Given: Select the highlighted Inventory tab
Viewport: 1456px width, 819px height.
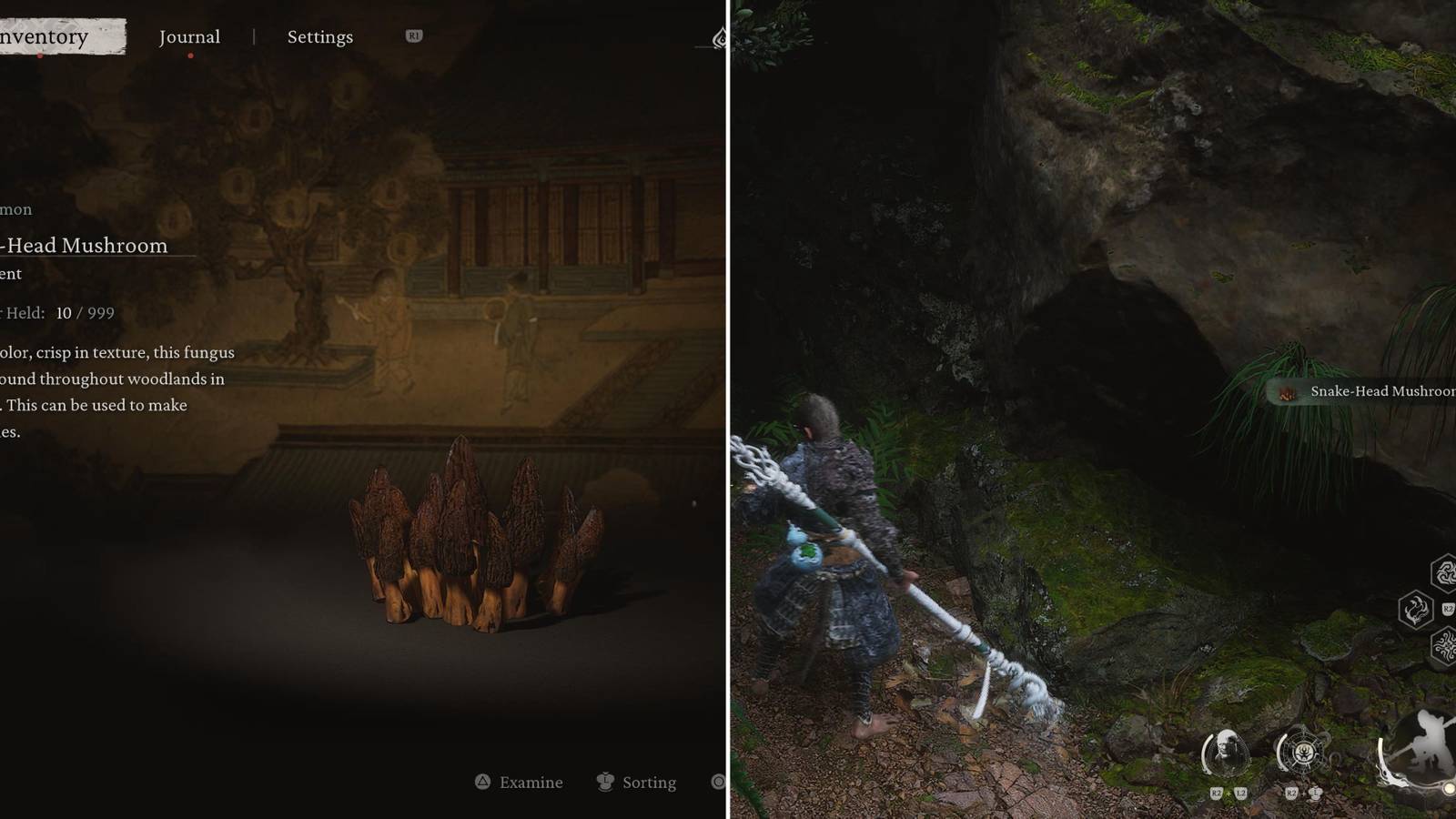Looking at the screenshot, I should coord(50,36).
